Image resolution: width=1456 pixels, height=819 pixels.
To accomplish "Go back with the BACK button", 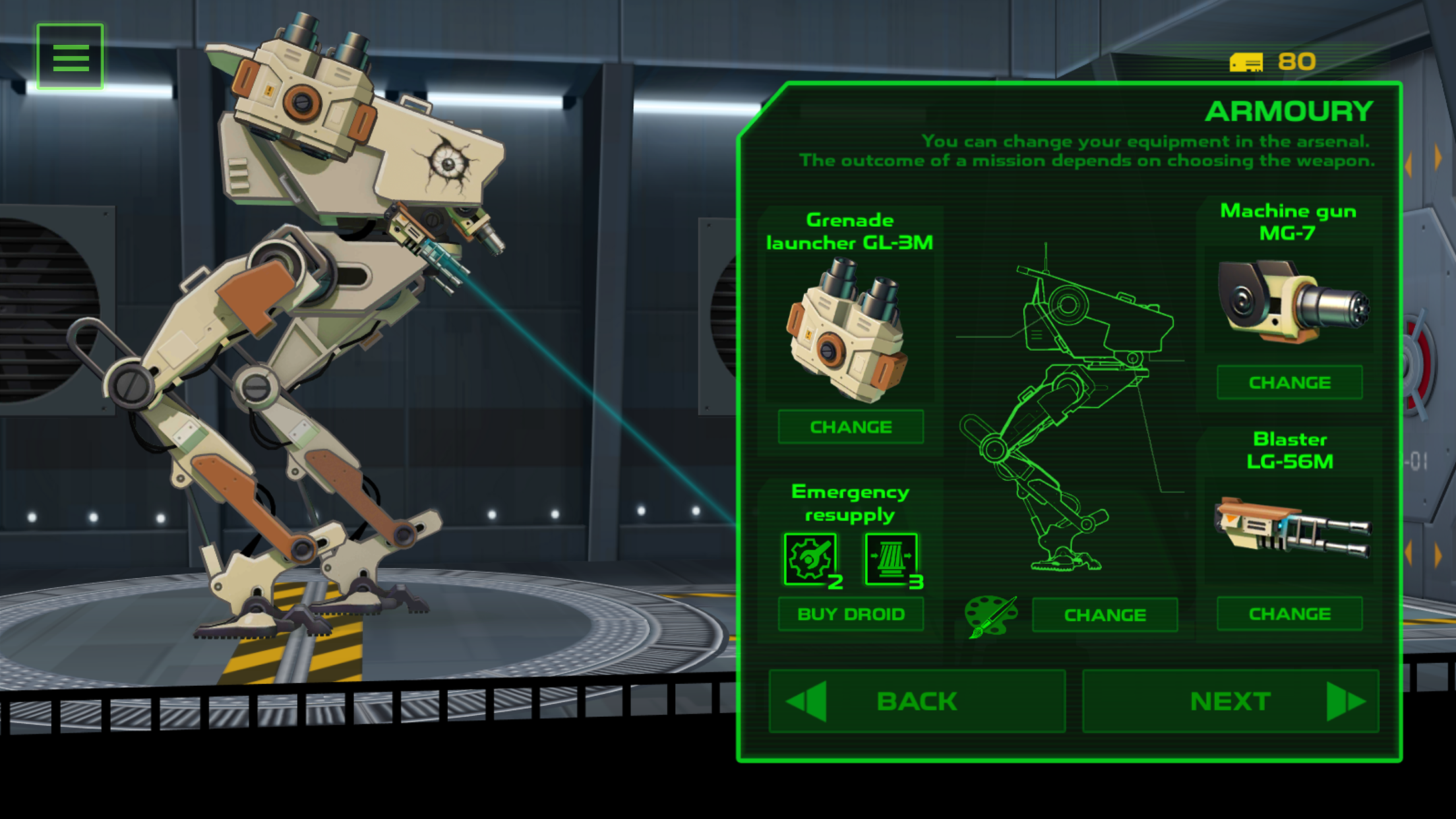I will pyautogui.click(x=917, y=700).
